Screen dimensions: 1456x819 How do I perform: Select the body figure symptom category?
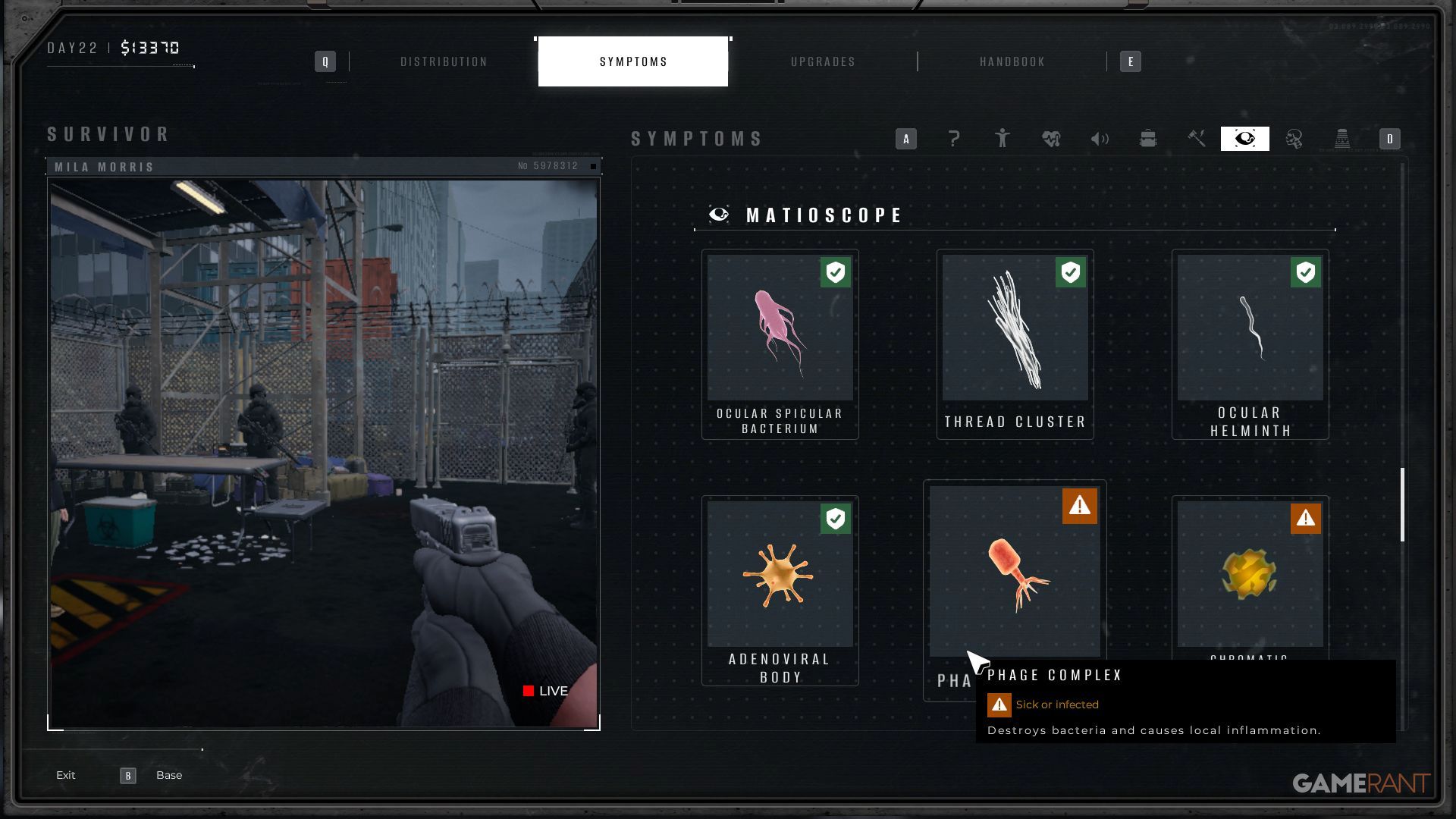pos(1003,139)
